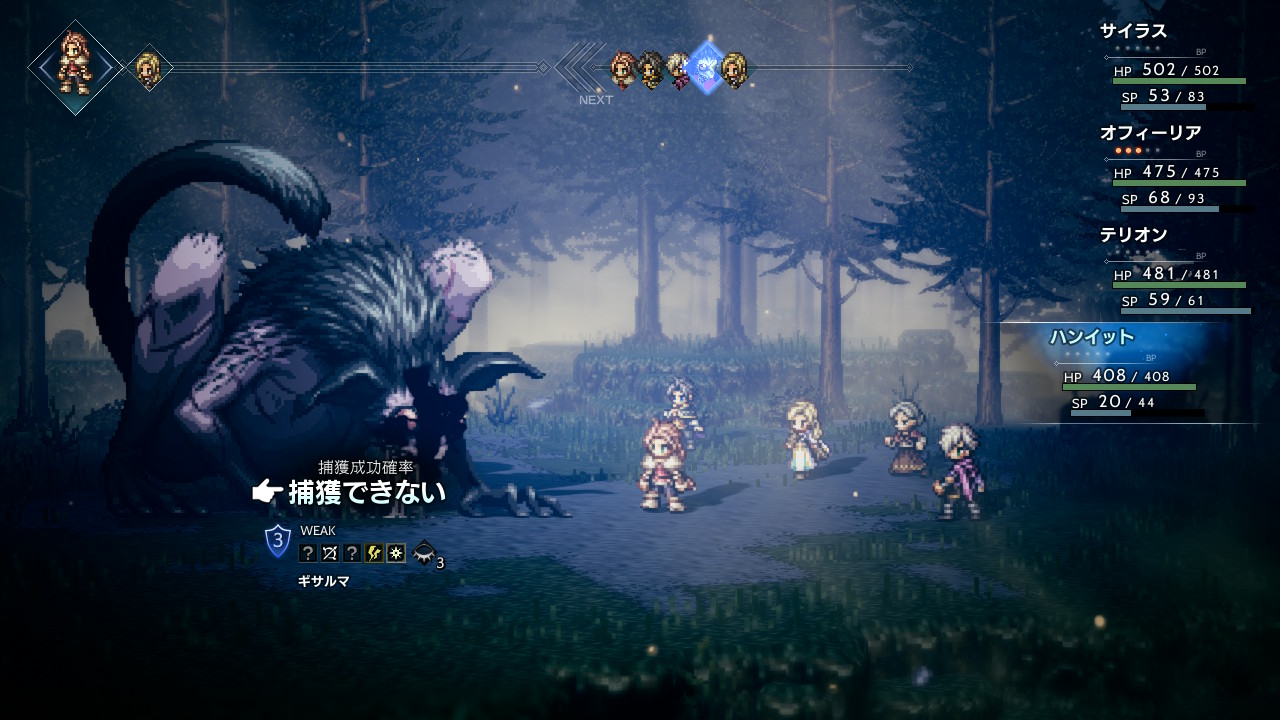Click the lightning weakness icon
This screenshot has width=1280, height=720.
click(374, 553)
